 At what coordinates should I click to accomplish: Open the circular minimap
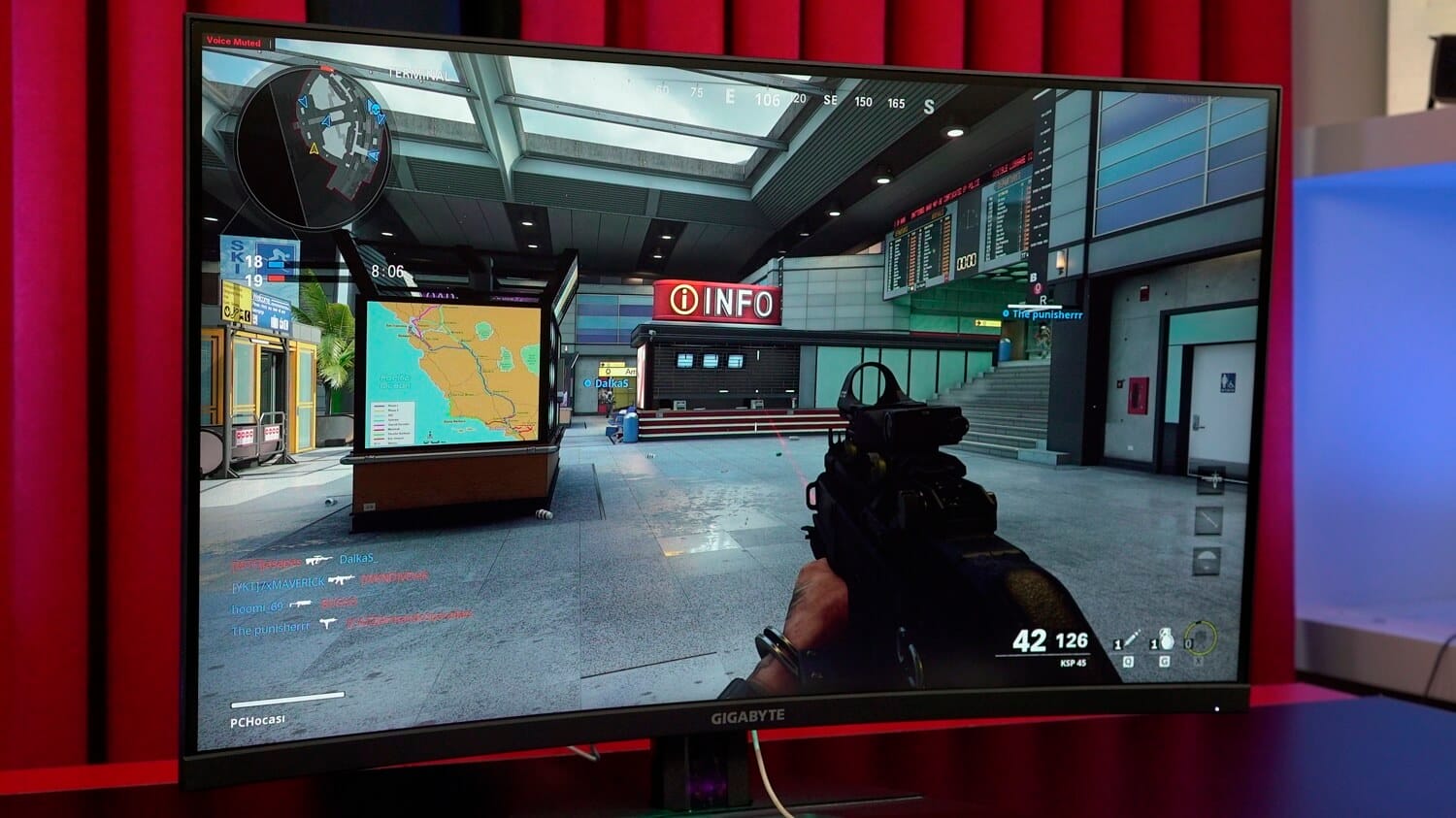pos(313,147)
